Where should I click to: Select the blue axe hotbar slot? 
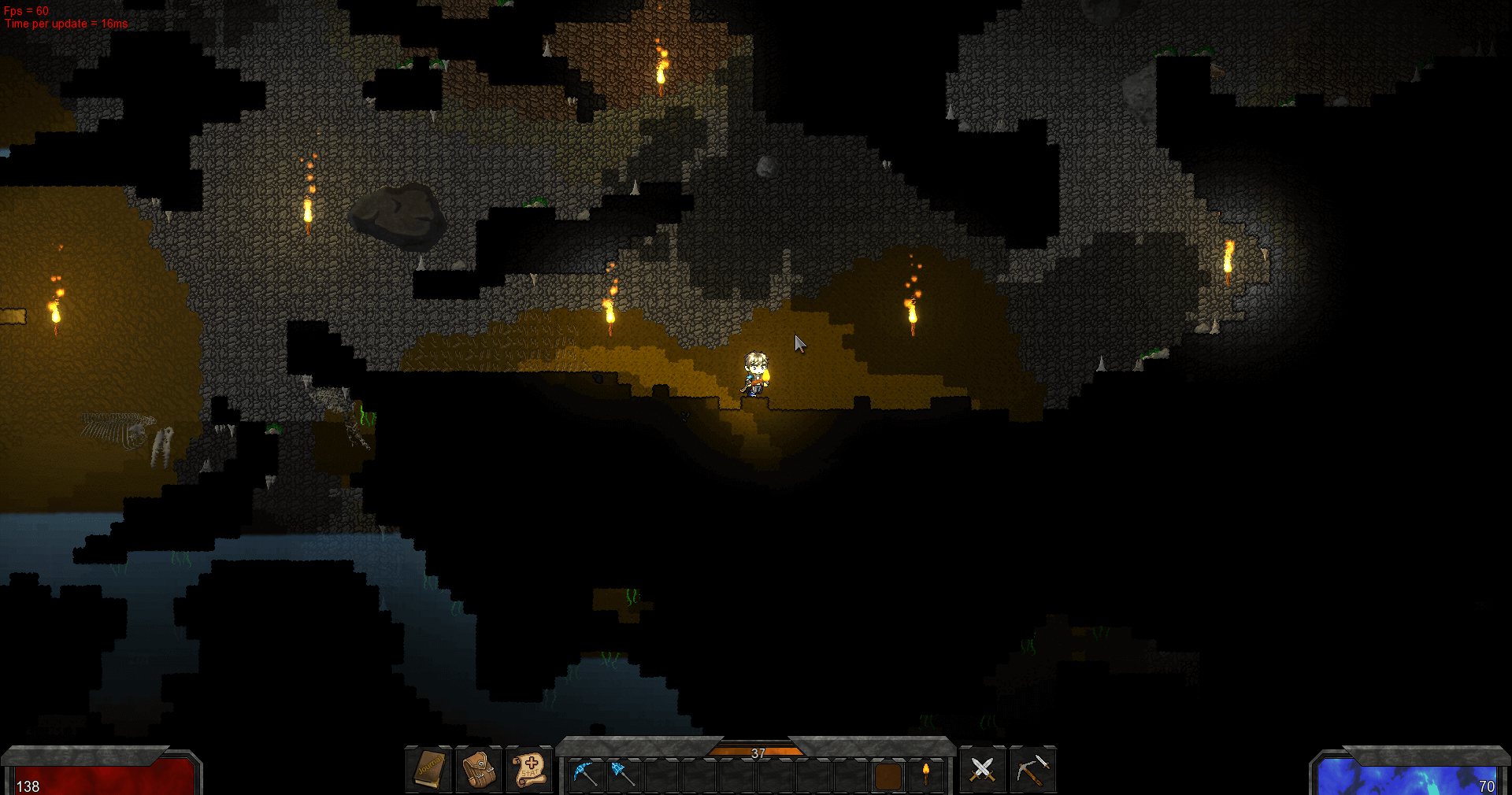[x=623, y=774]
